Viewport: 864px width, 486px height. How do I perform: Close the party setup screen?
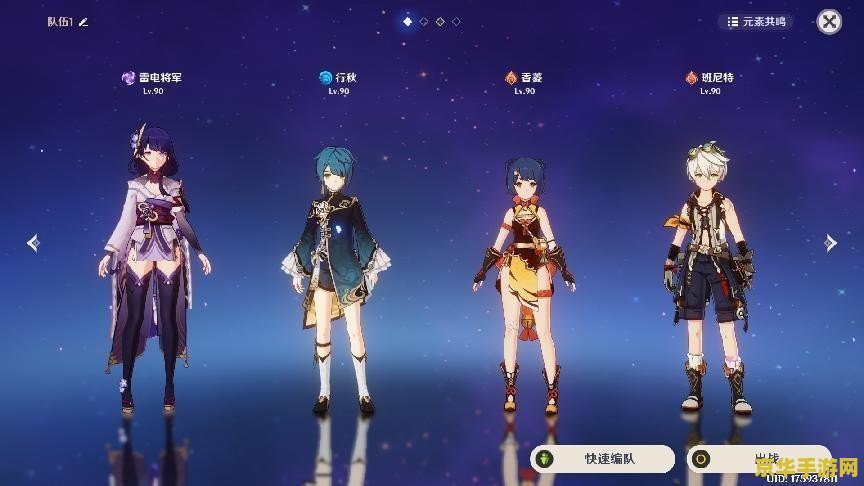(x=829, y=21)
